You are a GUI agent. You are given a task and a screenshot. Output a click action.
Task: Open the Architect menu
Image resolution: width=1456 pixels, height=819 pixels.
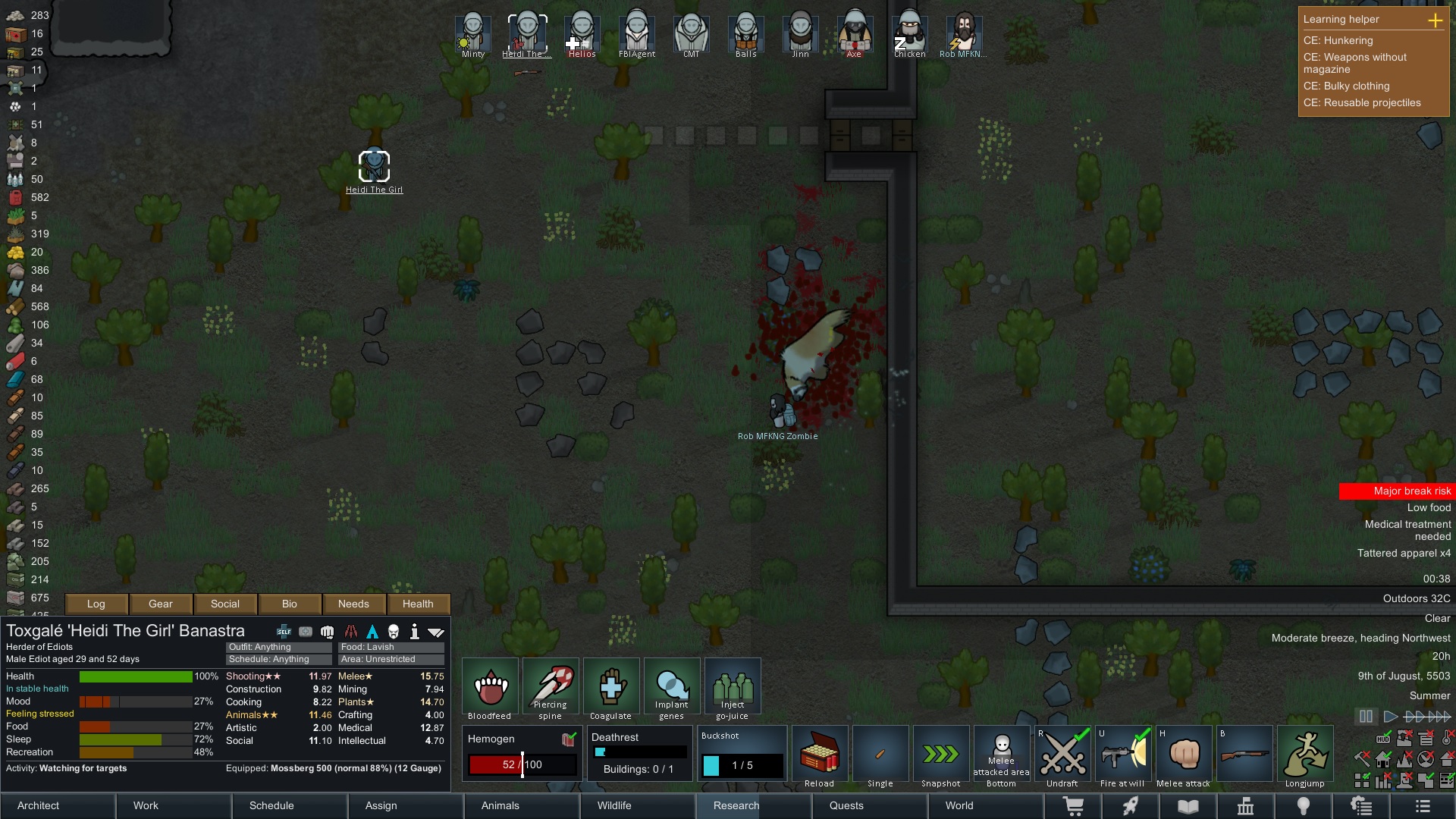pos(58,805)
